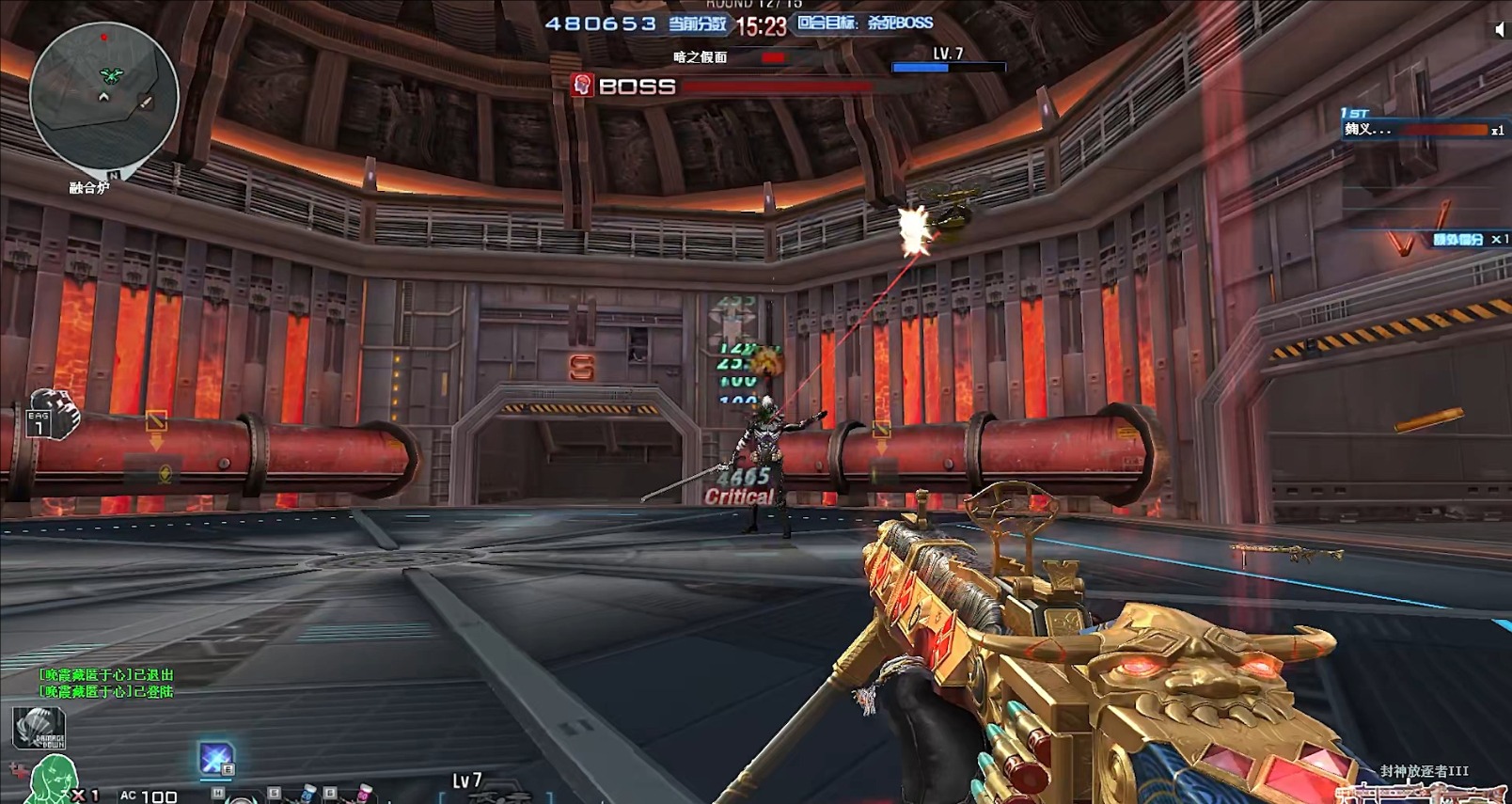The width and height of the screenshot is (1512, 804).
Task: Activate the blue cross-slash skill icon
Action: 215,758
